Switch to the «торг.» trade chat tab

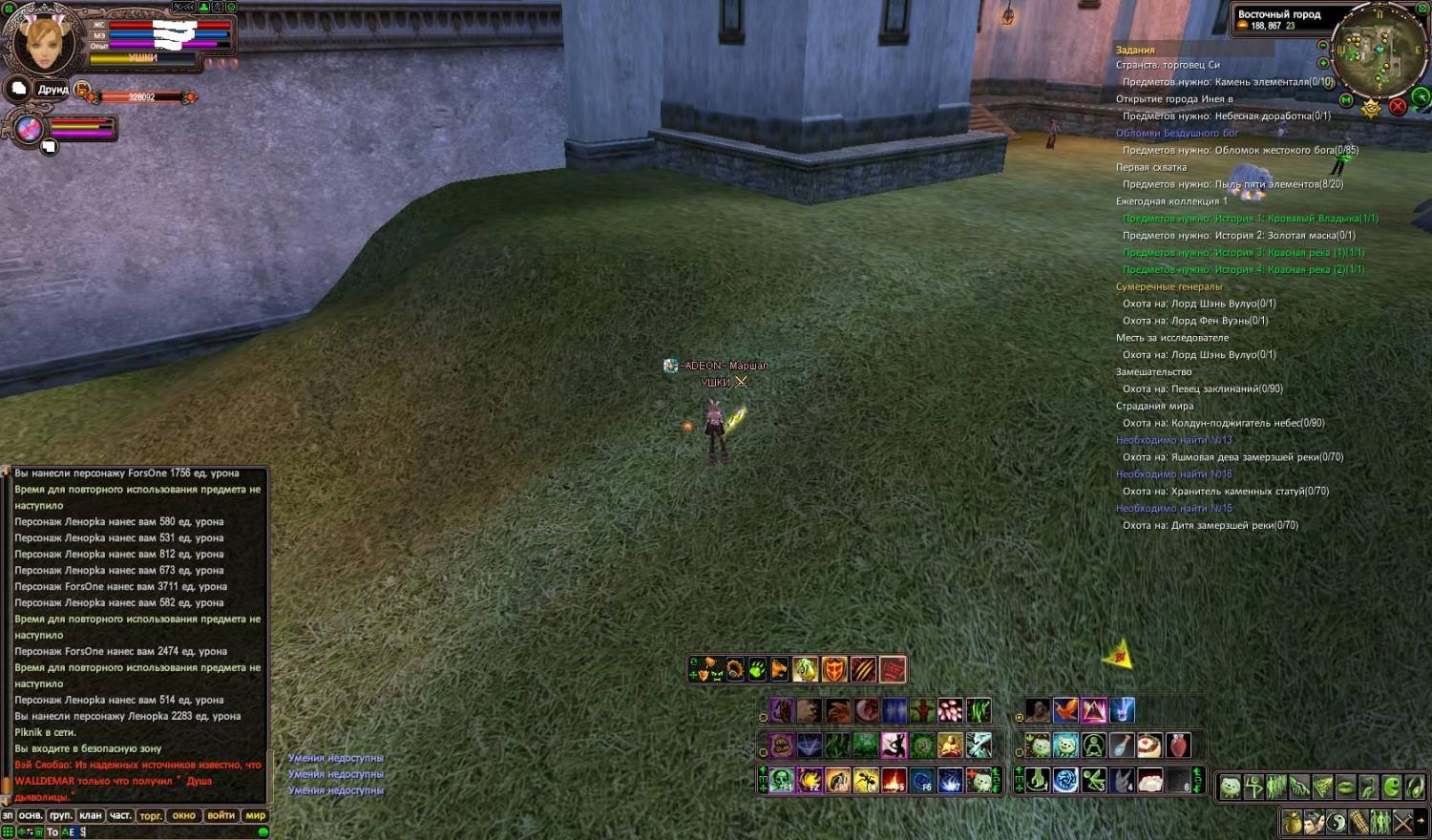[x=151, y=815]
